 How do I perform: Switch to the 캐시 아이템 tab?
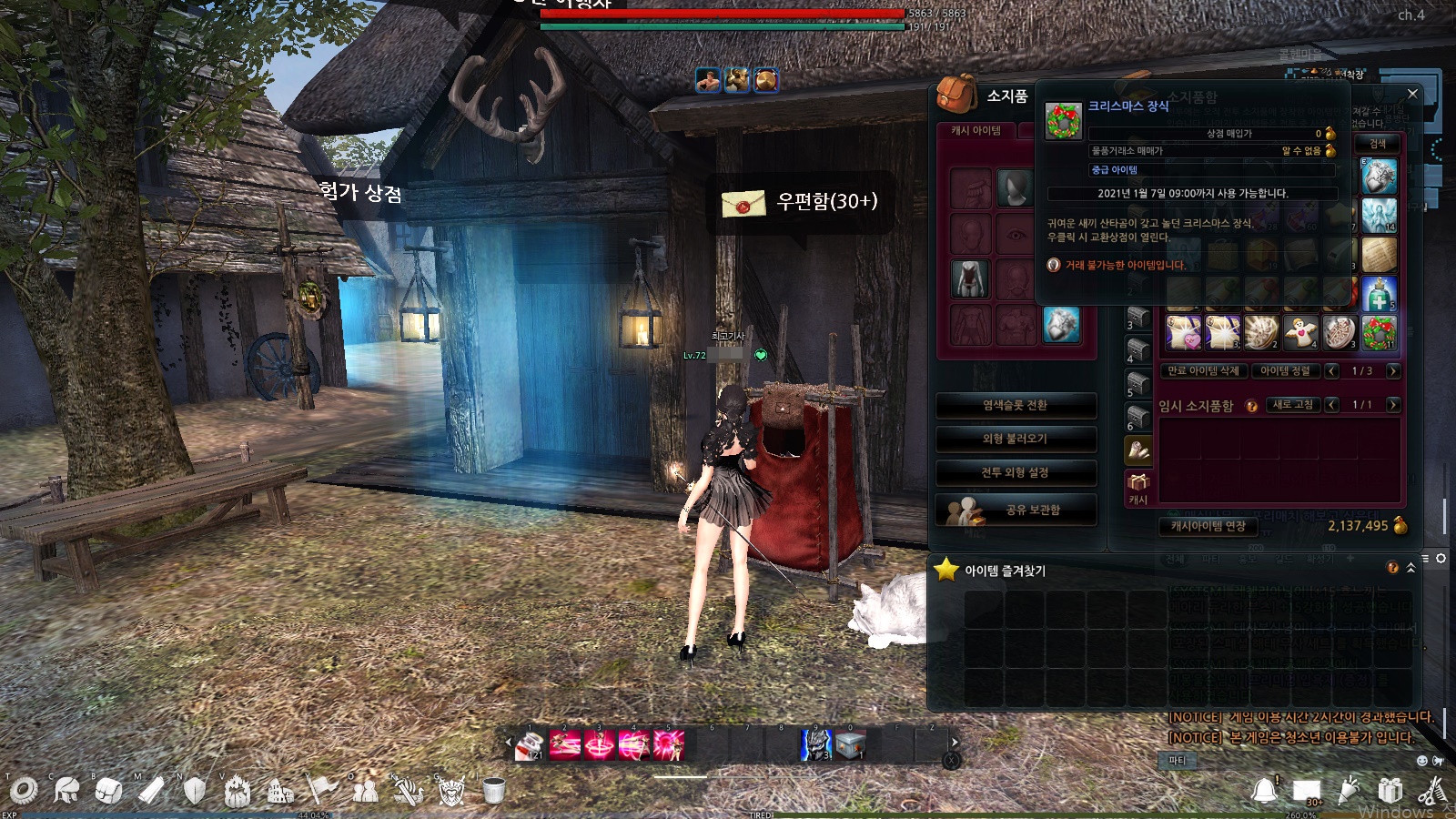click(976, 131)
